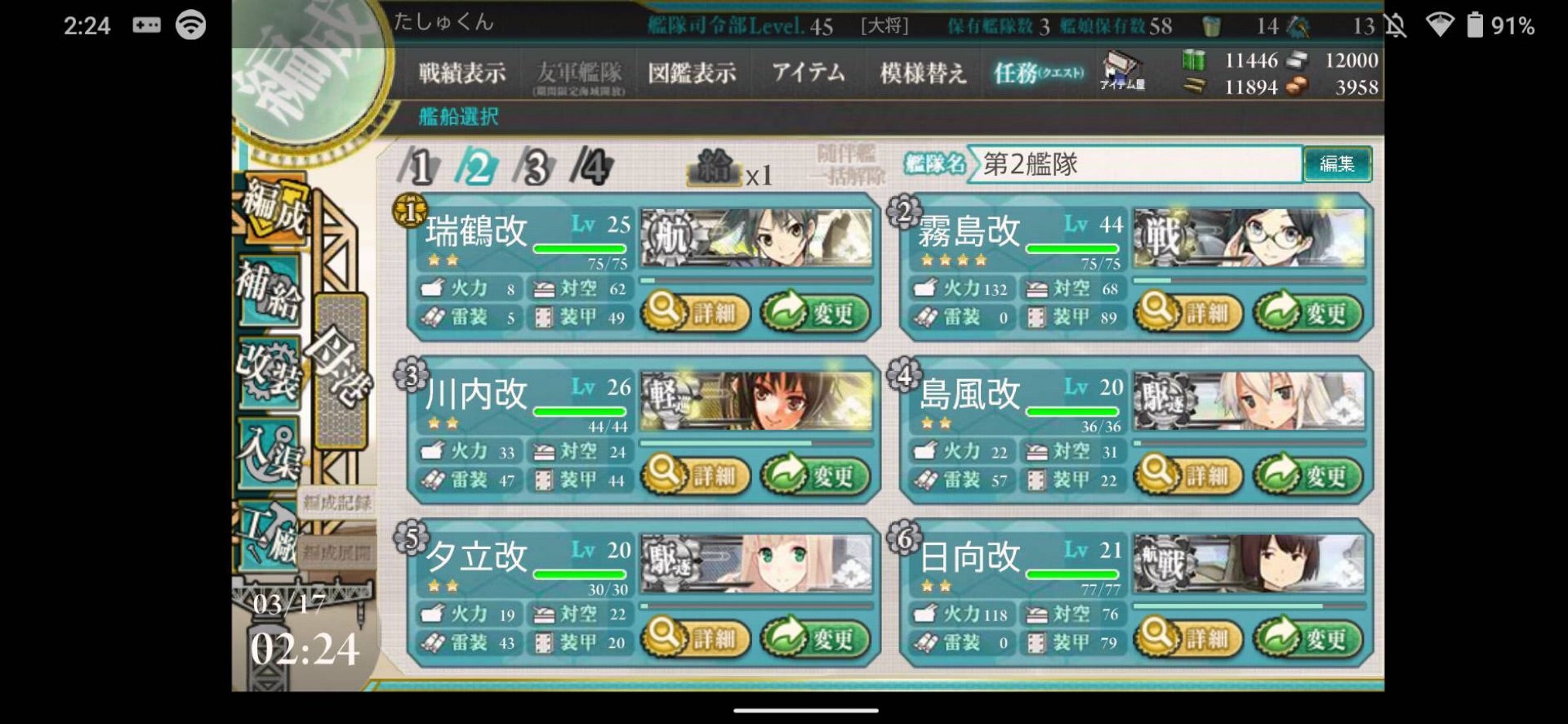Screen dimensions: 1568x724
Task: Open the アイテム屋 item shop icon
Action: 1123,70
